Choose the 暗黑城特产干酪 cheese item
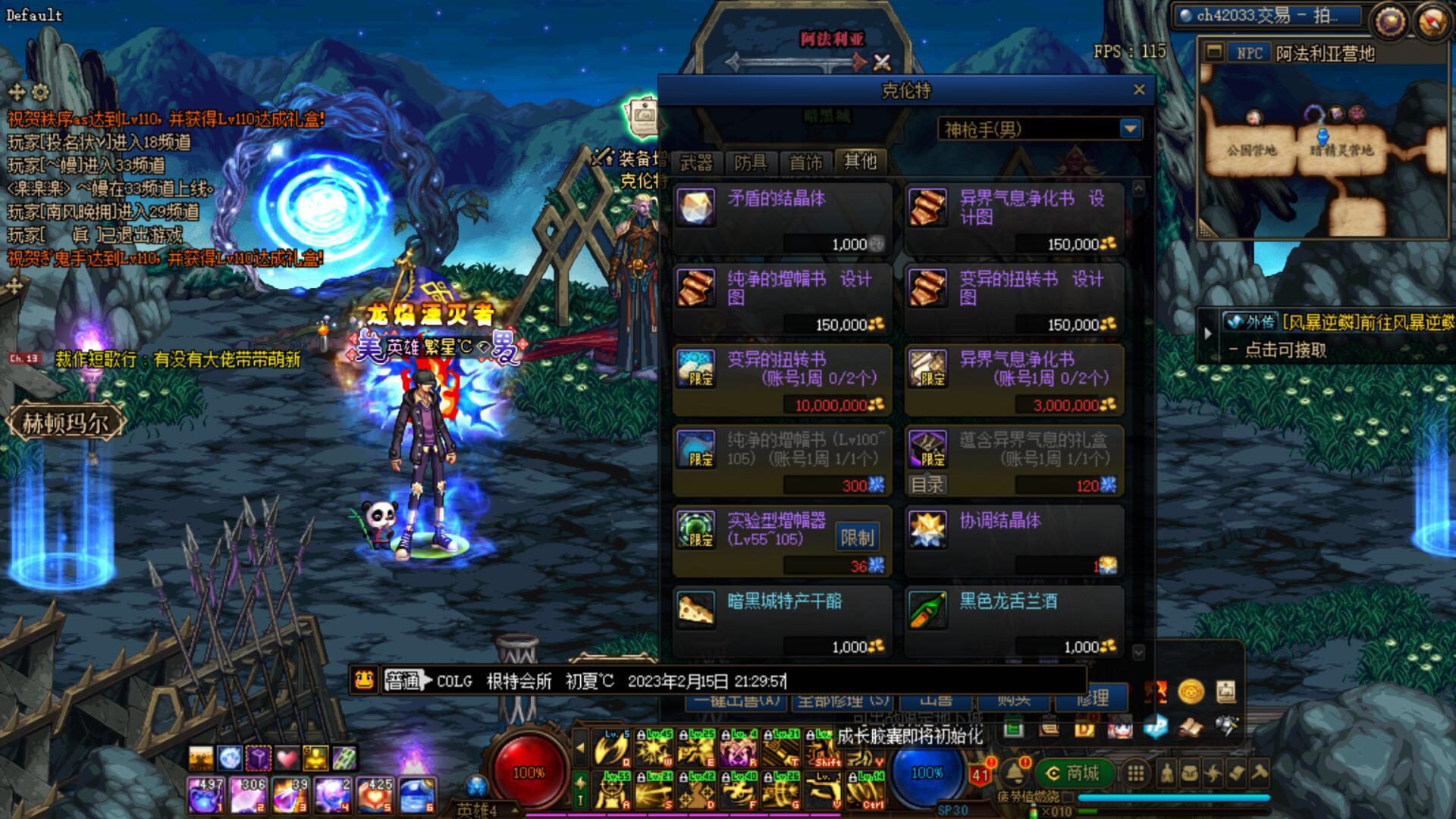 (782, 620)
